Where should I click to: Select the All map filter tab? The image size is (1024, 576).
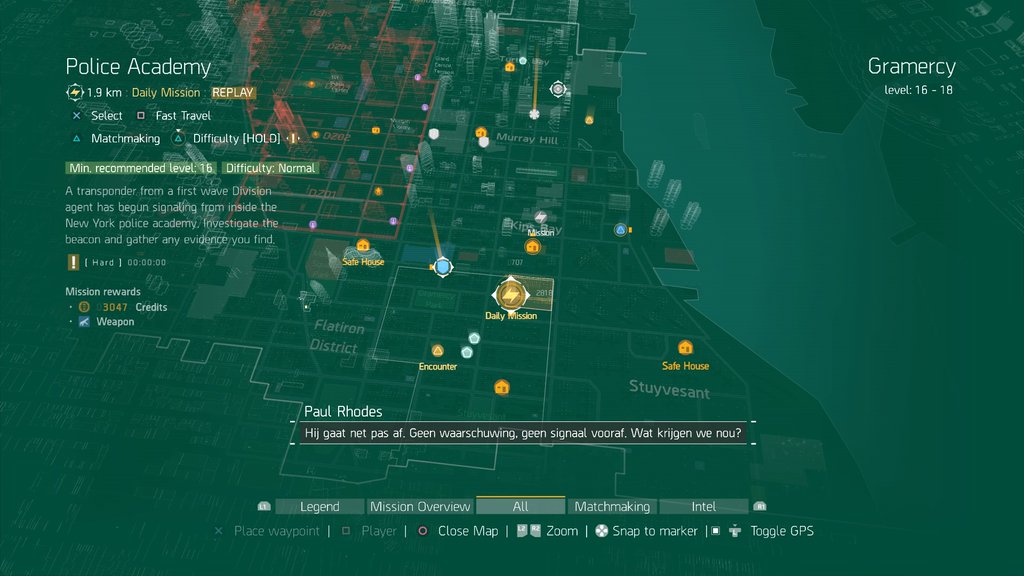[520, 506]
